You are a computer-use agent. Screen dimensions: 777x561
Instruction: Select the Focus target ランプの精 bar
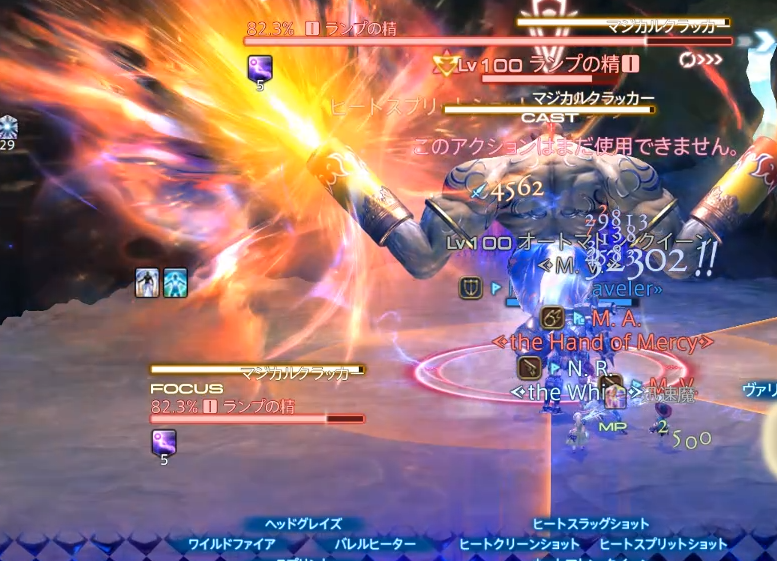(257, 419)
